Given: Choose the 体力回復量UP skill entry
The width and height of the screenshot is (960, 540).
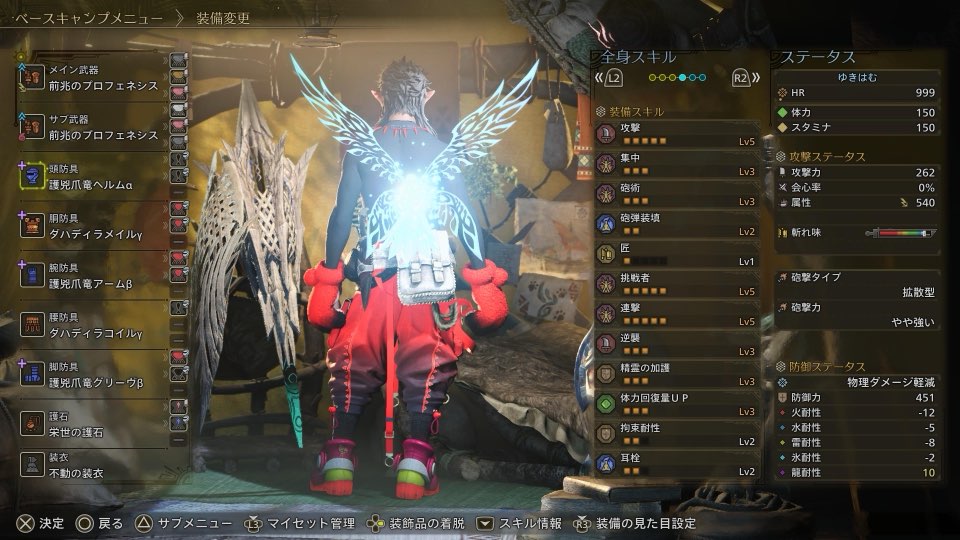Looking at the screenshot, I should (x=678, y=404).
